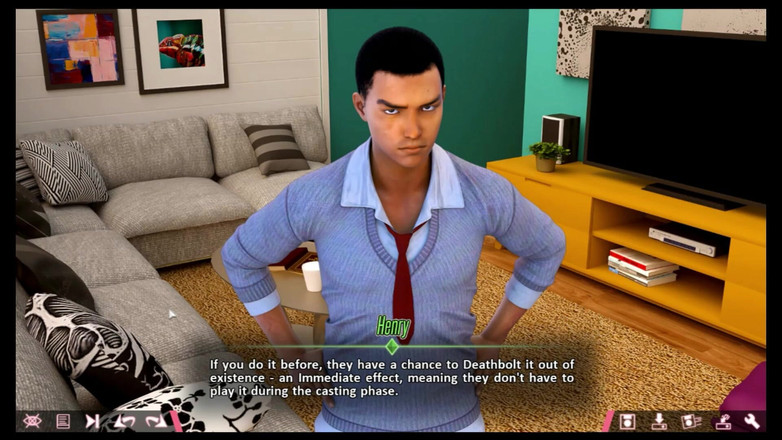The width and height of the screenshot is (782, 440).
Task: Open the dialogue history log
Action: tap(63, 421)
